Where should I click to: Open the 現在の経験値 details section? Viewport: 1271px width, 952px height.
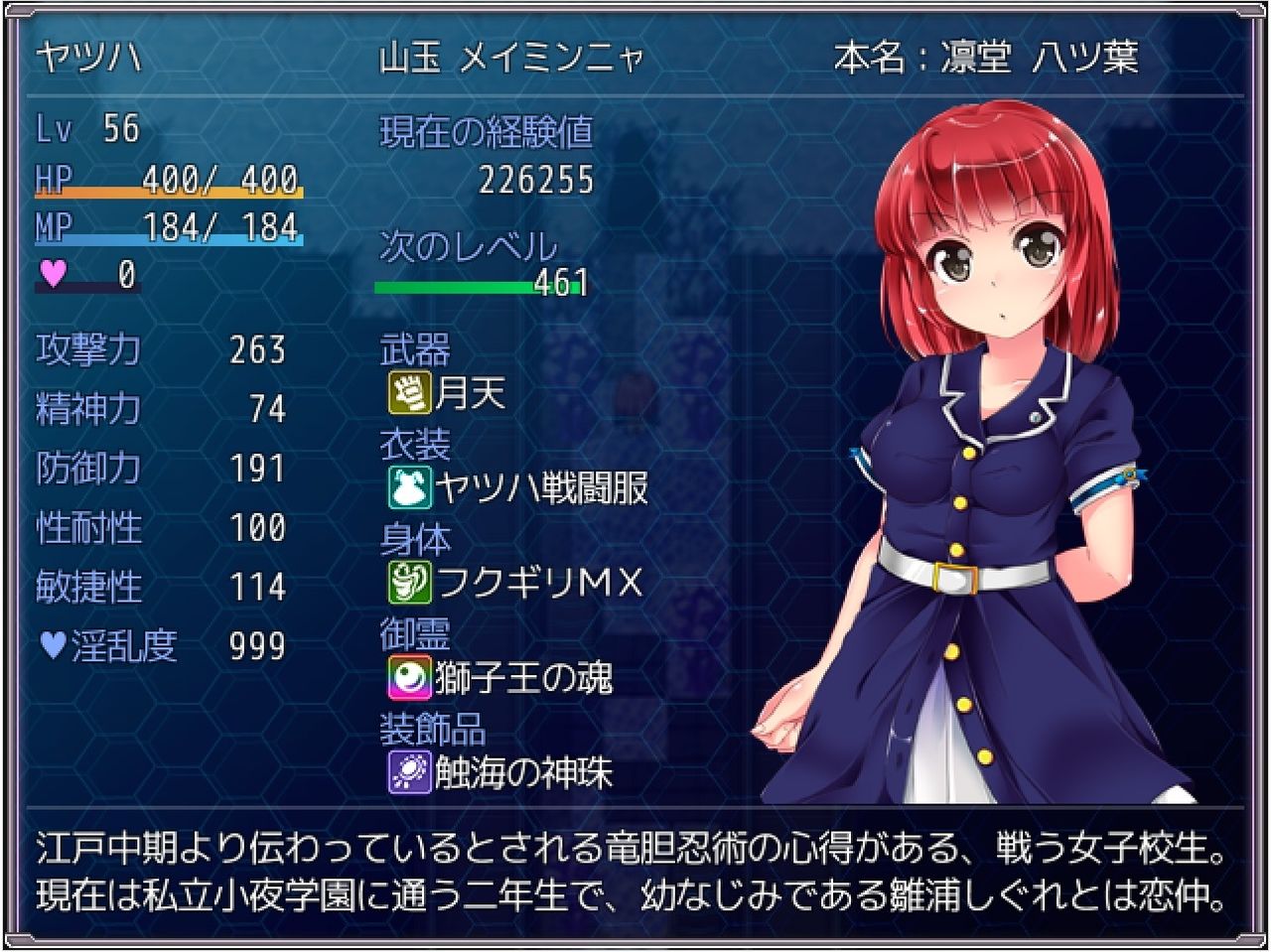(485, 132)
